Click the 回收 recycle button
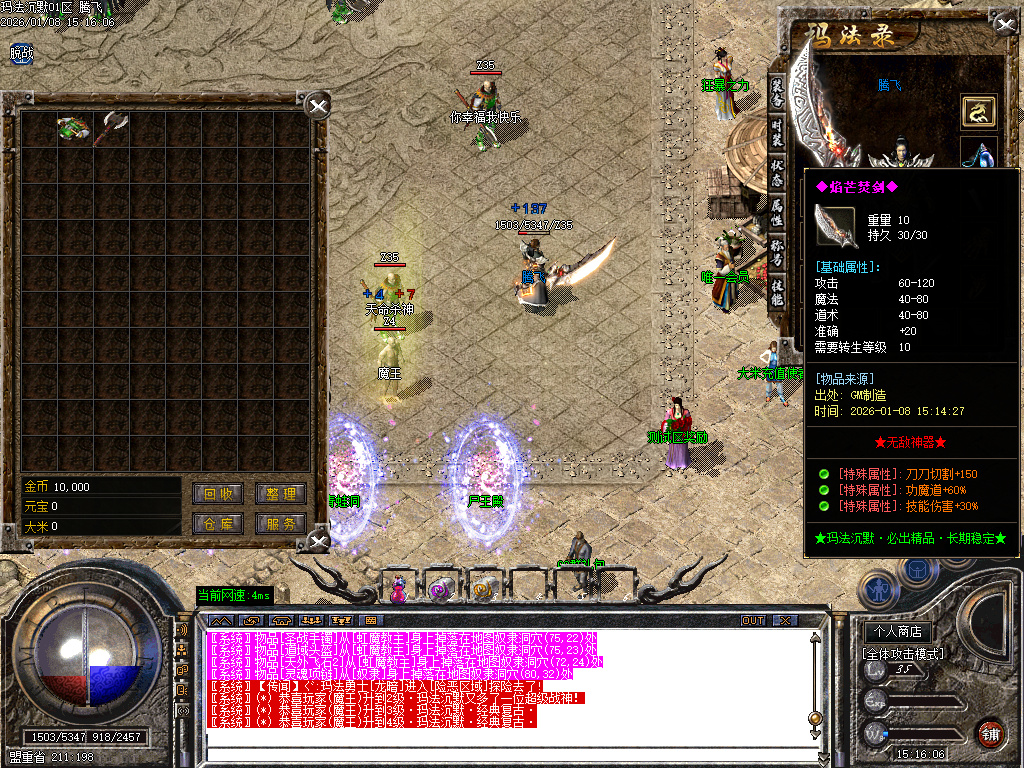 tap(218, 494)
